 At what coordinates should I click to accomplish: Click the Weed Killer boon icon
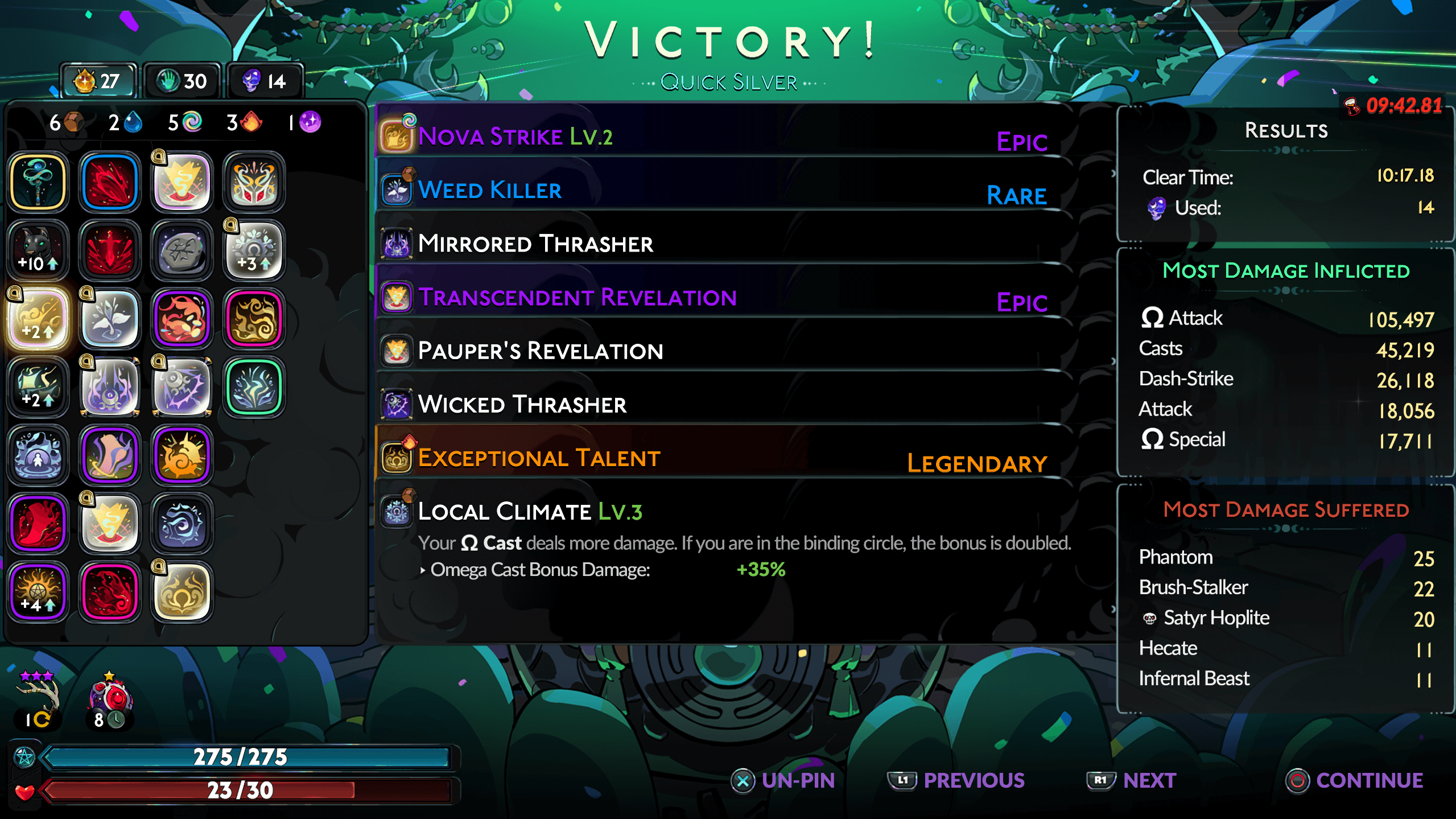(x=397, y=189)
